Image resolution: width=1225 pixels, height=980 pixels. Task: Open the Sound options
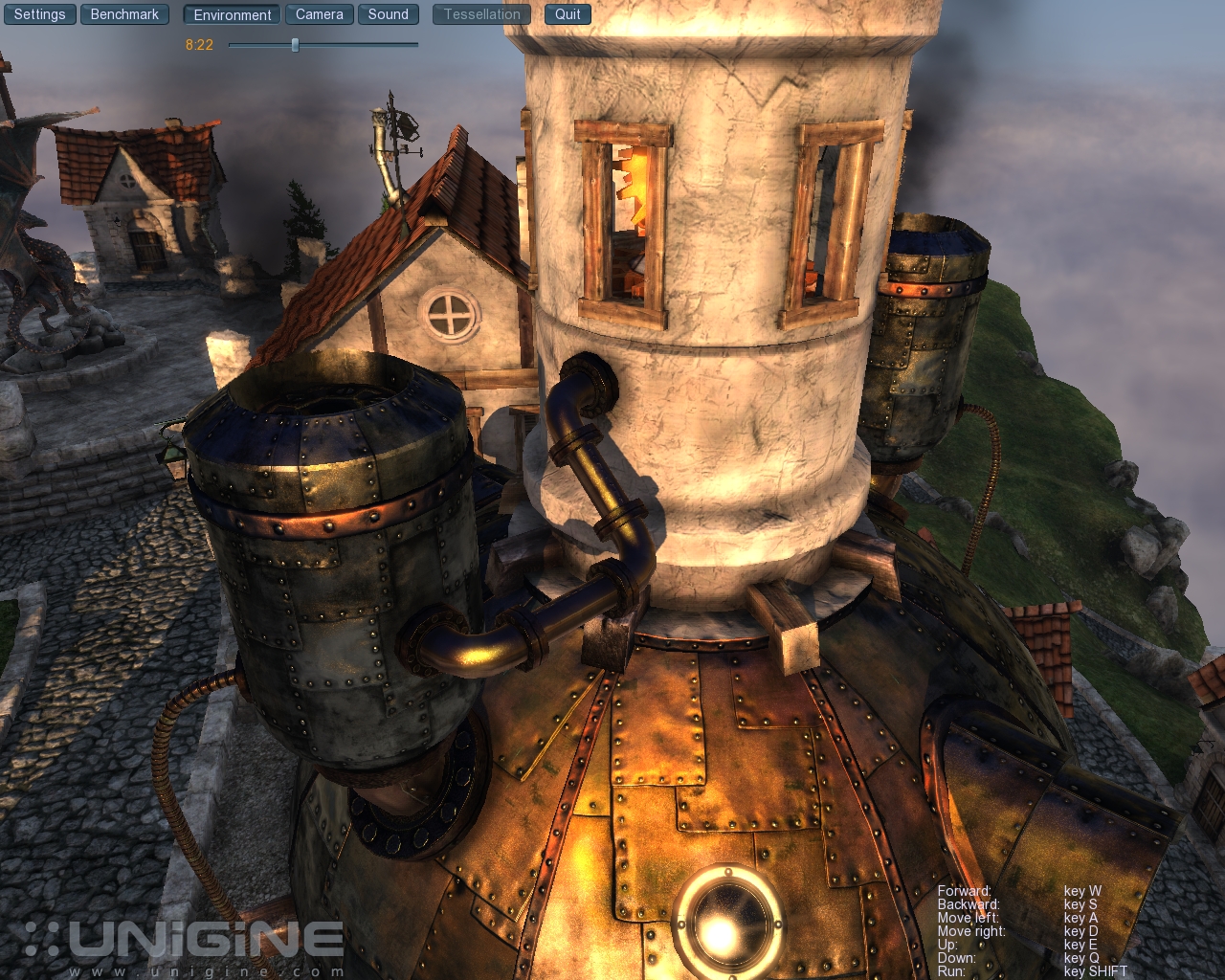point(388,14)
